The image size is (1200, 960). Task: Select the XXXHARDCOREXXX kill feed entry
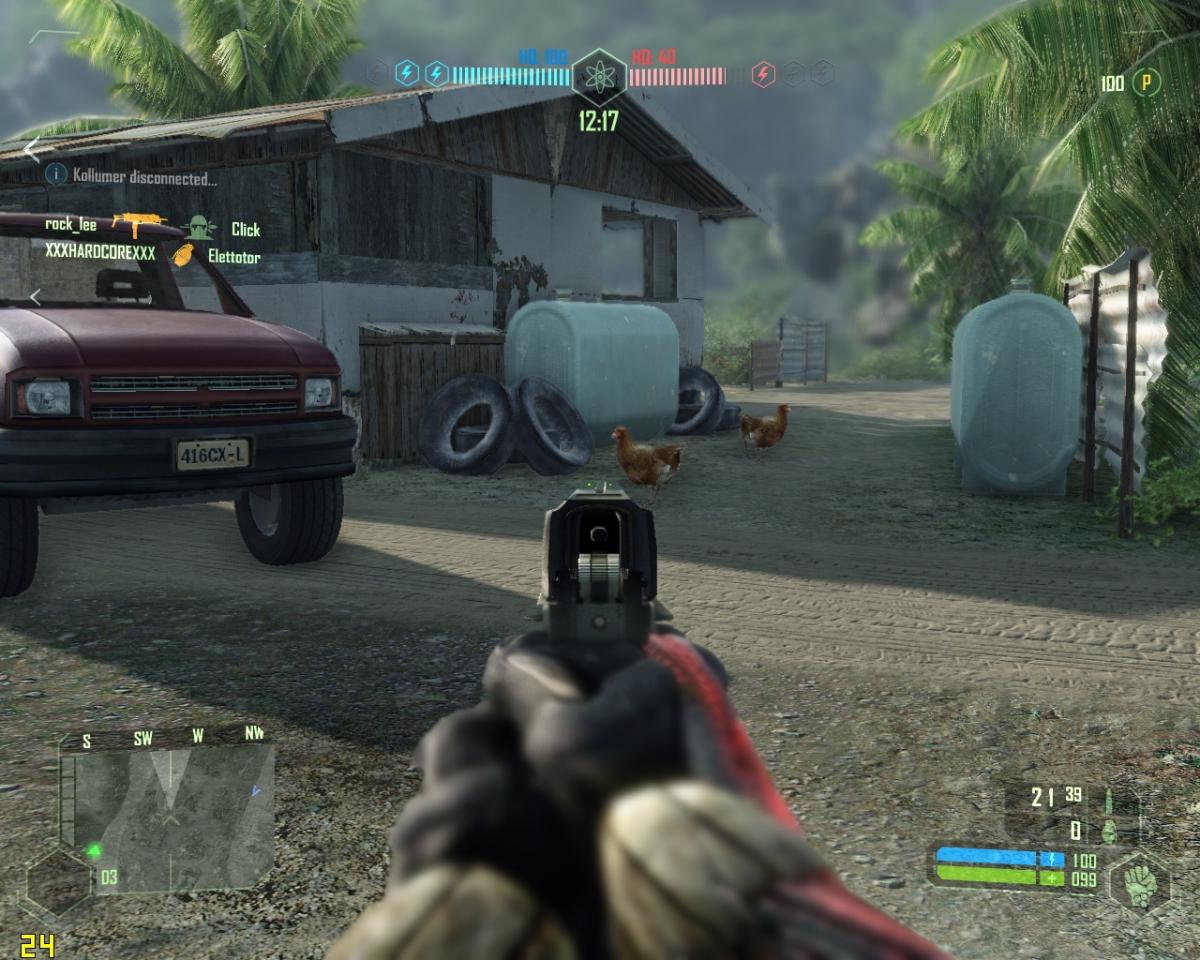(100, 254)
